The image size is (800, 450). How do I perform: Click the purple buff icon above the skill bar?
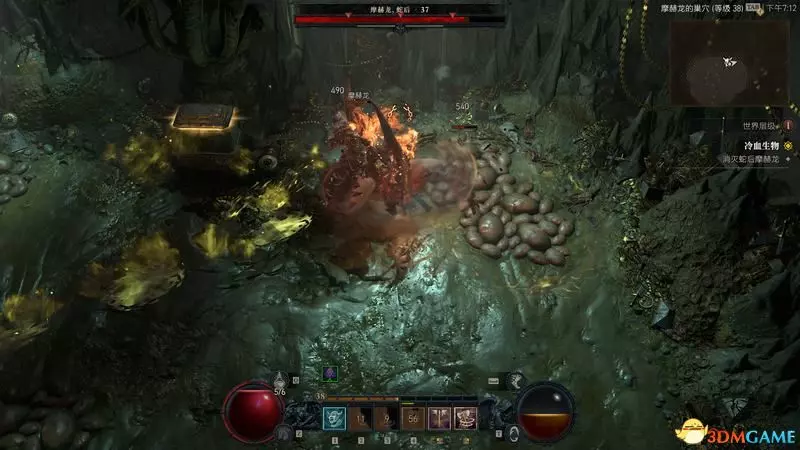pyautogui.click(x=330, y=372)
